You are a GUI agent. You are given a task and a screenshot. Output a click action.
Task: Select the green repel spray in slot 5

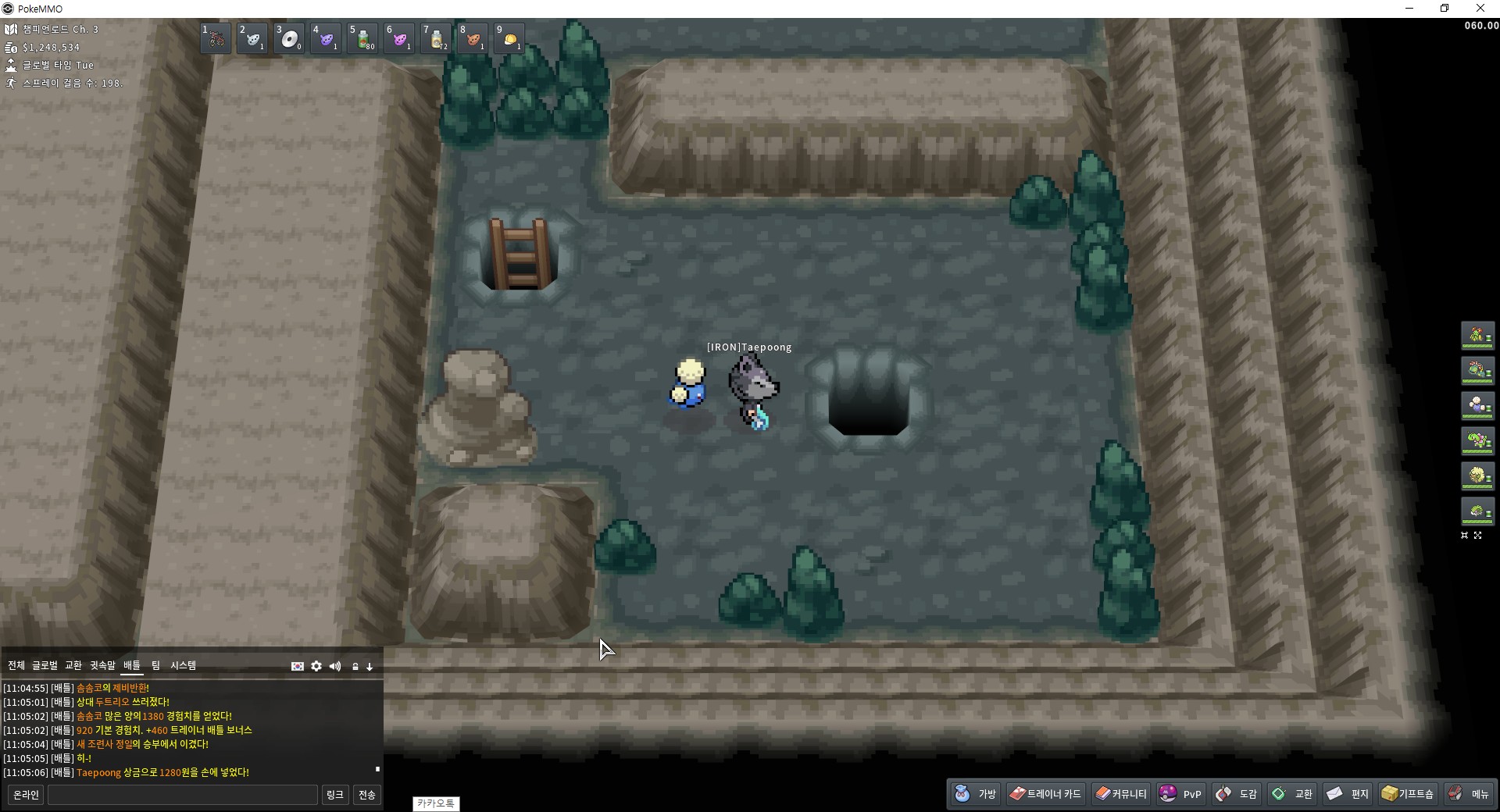[363, 38]
